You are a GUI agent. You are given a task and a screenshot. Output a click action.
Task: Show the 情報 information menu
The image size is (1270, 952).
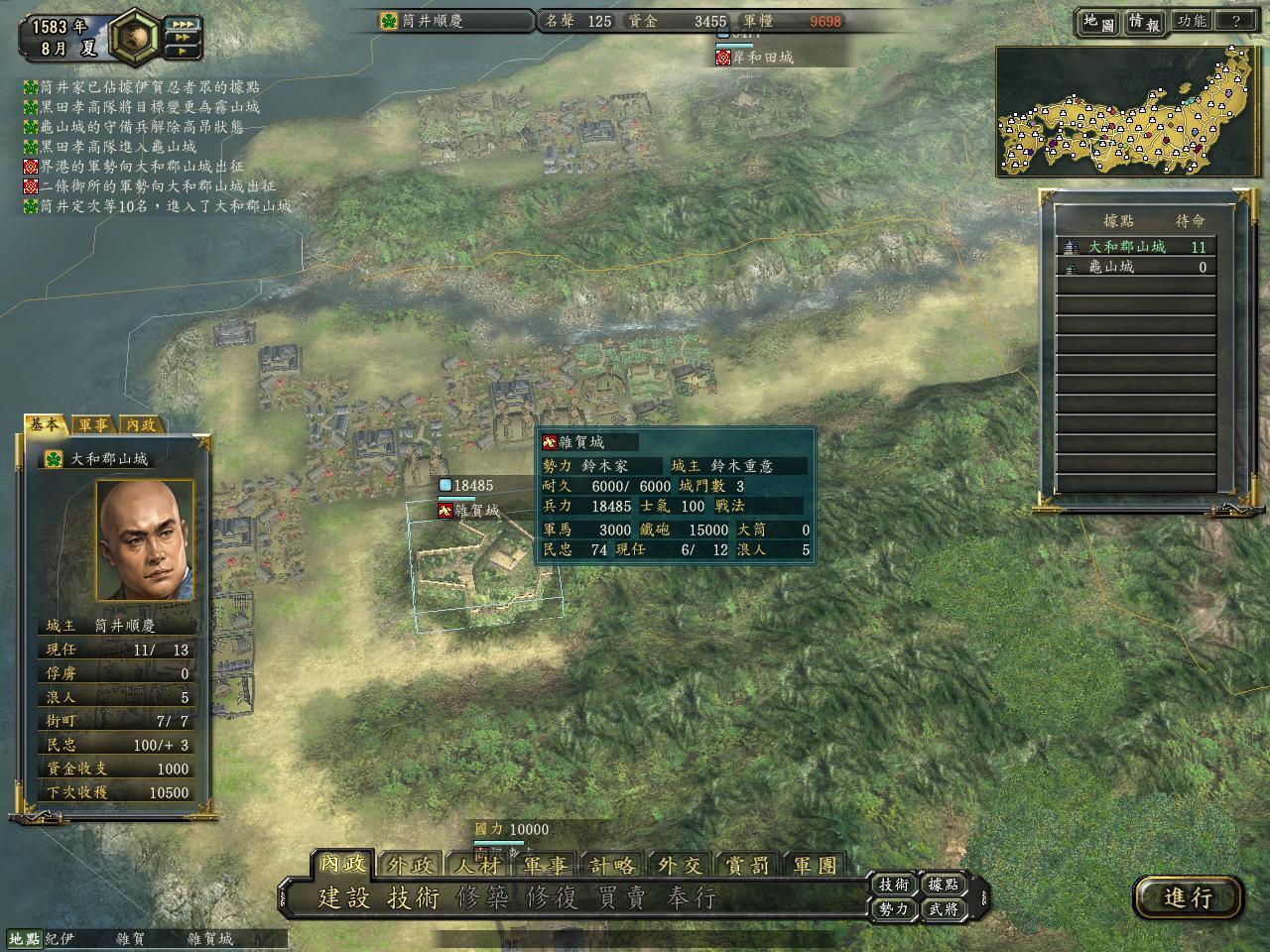pyautogui.click(x=1144, y=22)
